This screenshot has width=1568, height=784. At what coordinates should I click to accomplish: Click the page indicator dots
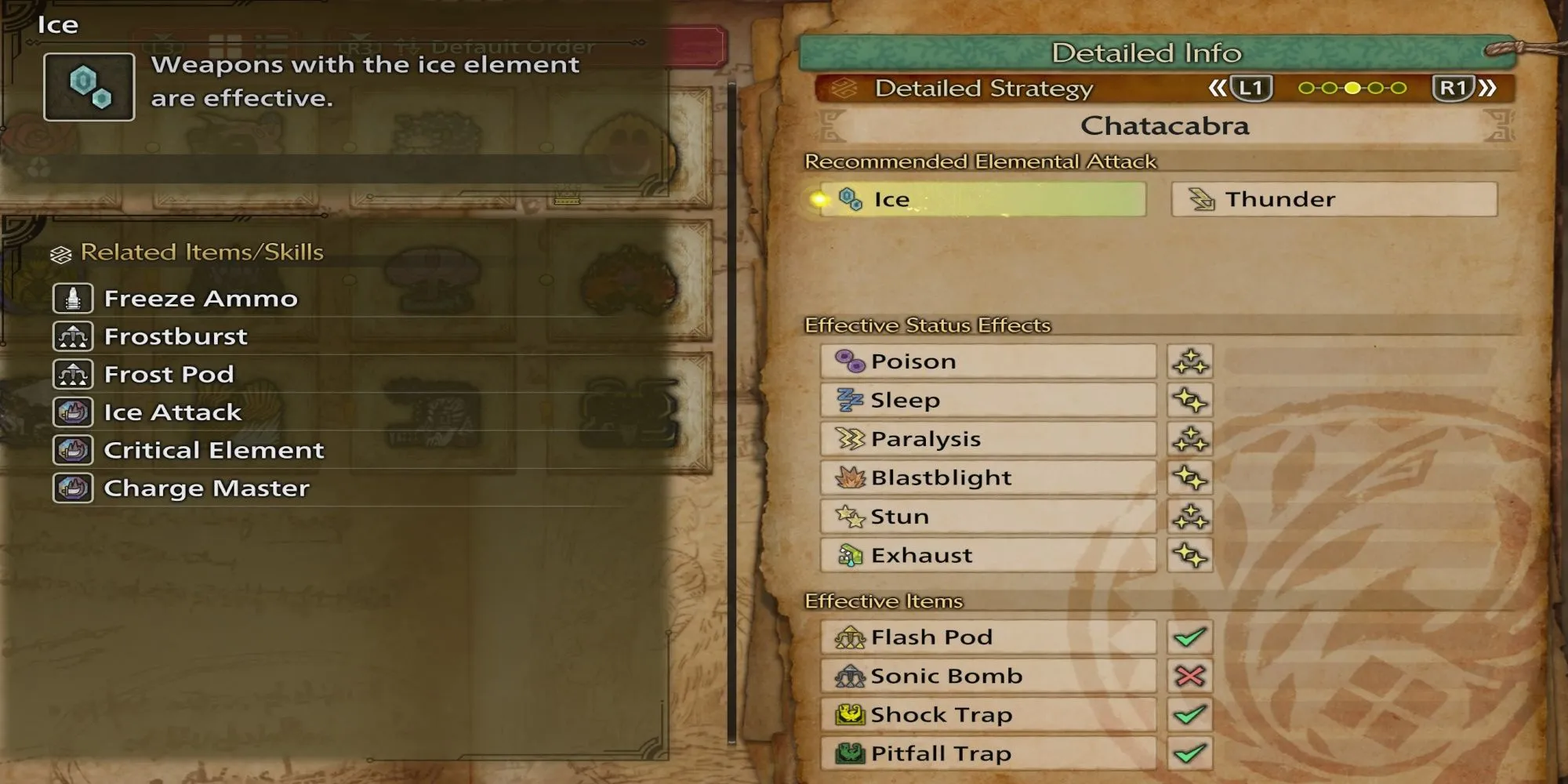[1352, 89]
